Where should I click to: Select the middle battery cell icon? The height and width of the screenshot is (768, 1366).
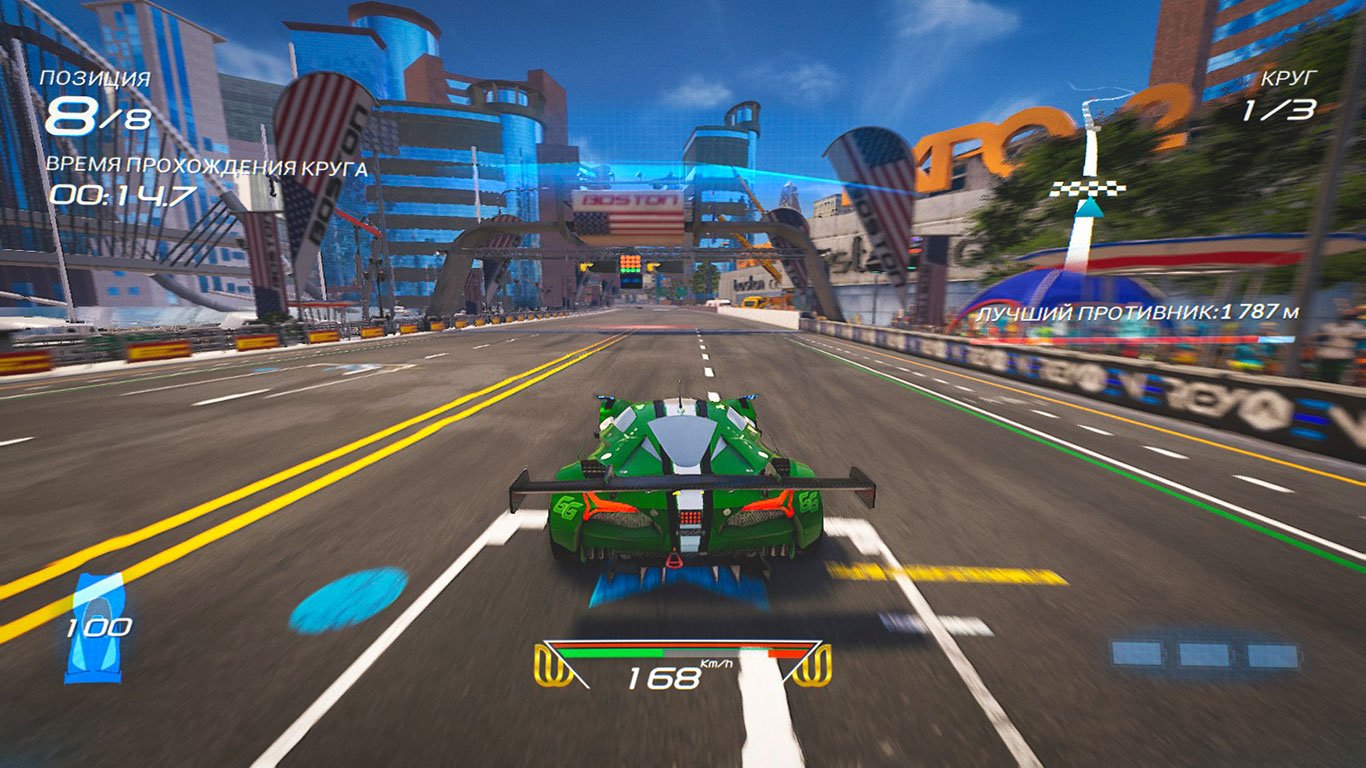tap(1203, 653)
